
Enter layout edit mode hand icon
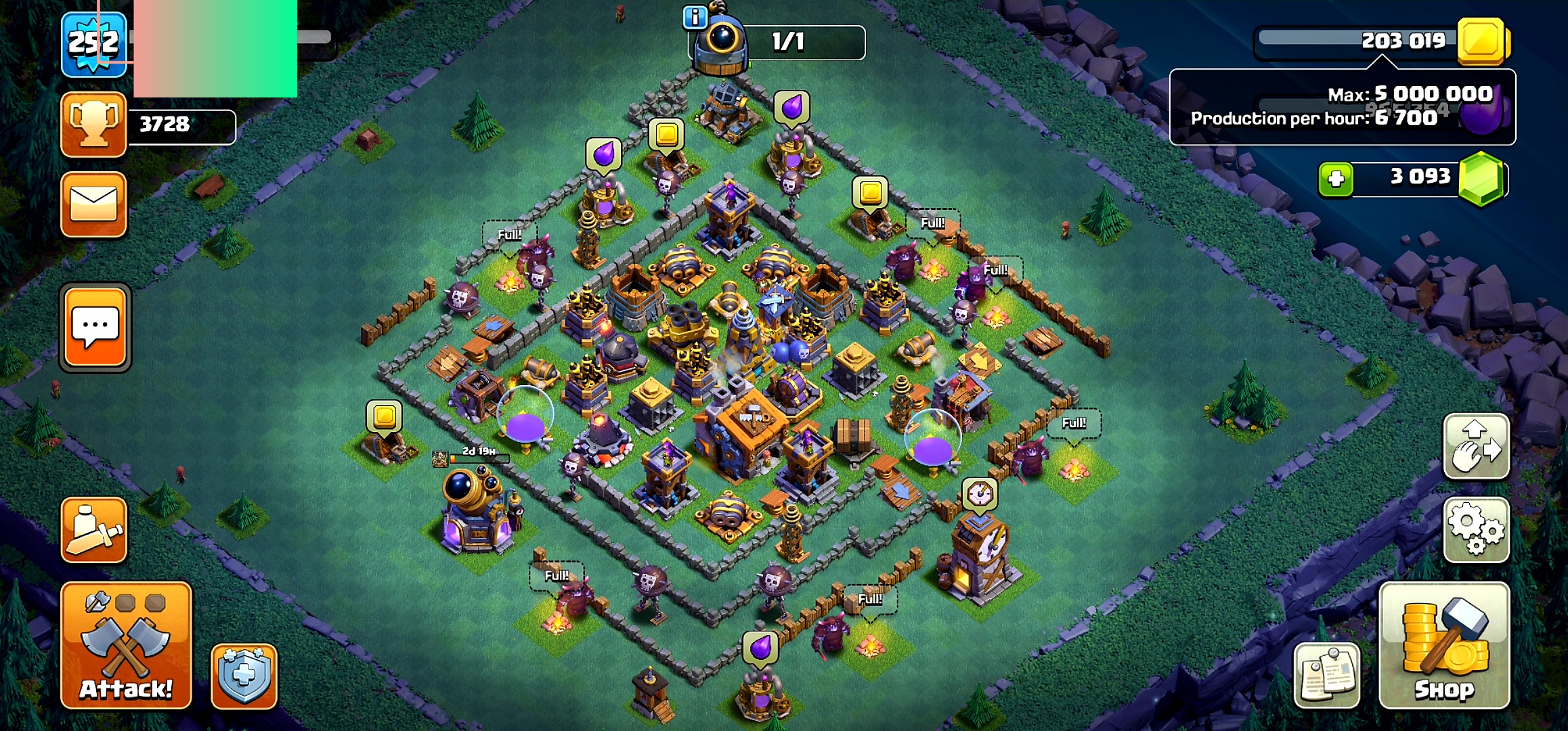tap(1476, 447)
